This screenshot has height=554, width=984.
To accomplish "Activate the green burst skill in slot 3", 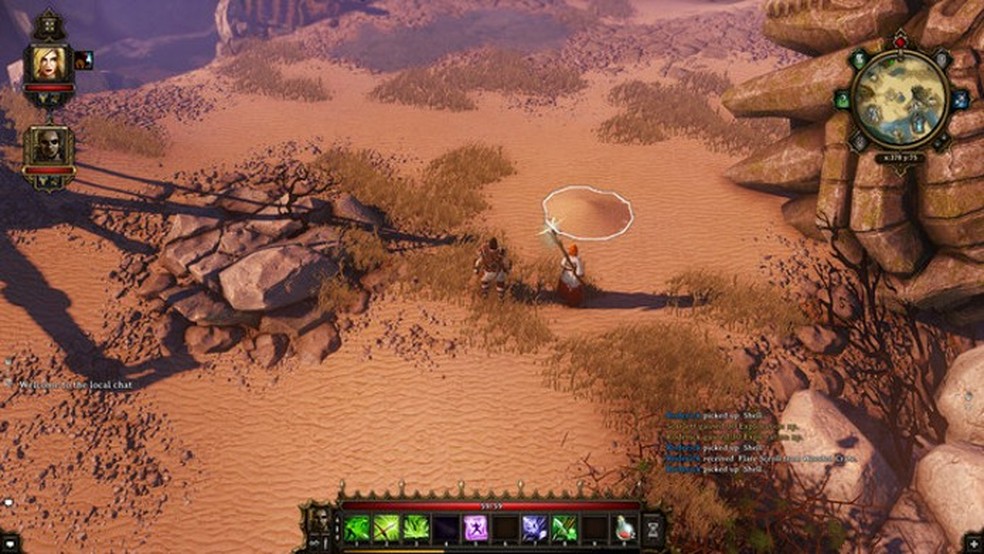I will pyautogui.click(x=416, y=528).
